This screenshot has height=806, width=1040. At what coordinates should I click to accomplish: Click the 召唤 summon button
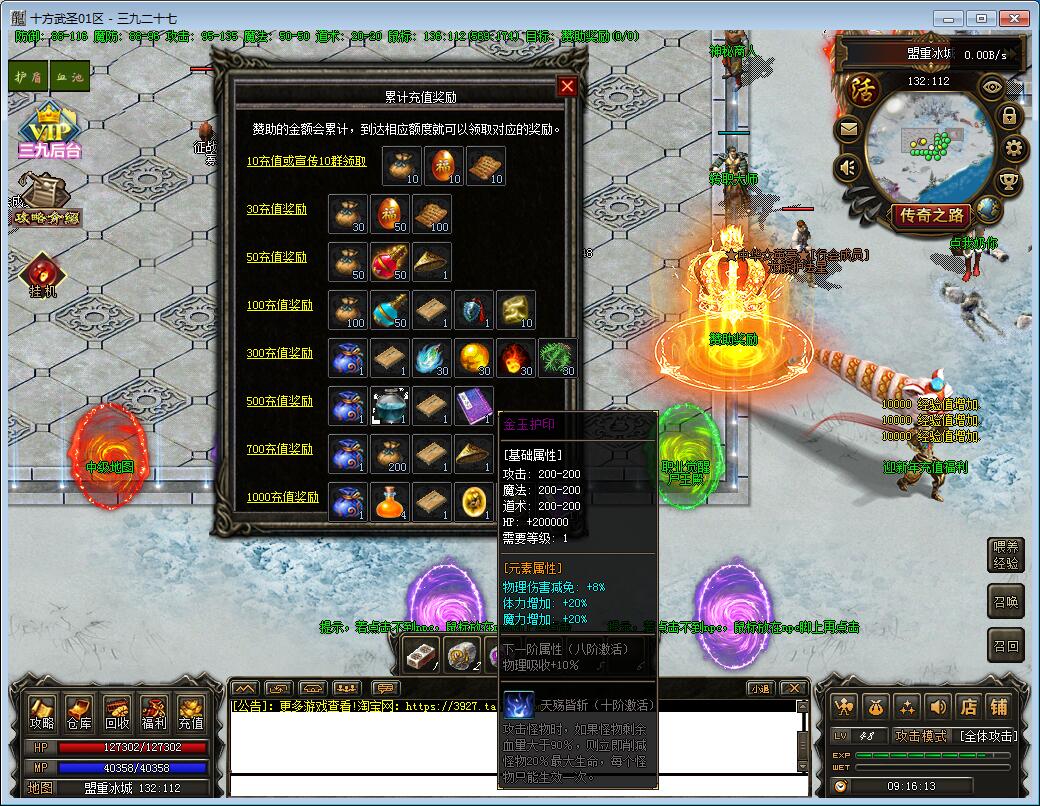coord(1006,602)
